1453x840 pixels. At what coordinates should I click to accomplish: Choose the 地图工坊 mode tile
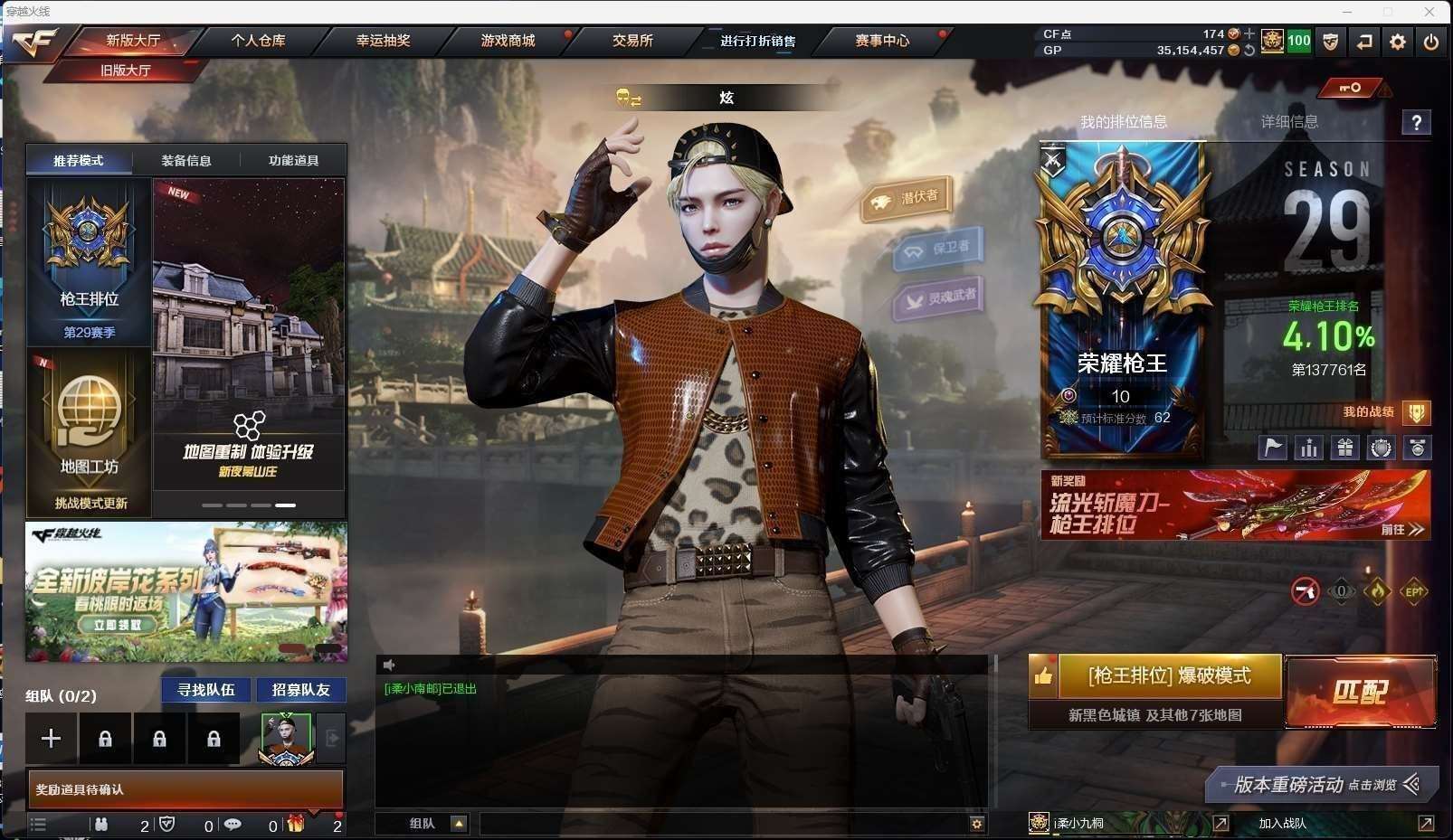[x=89, y=429]
